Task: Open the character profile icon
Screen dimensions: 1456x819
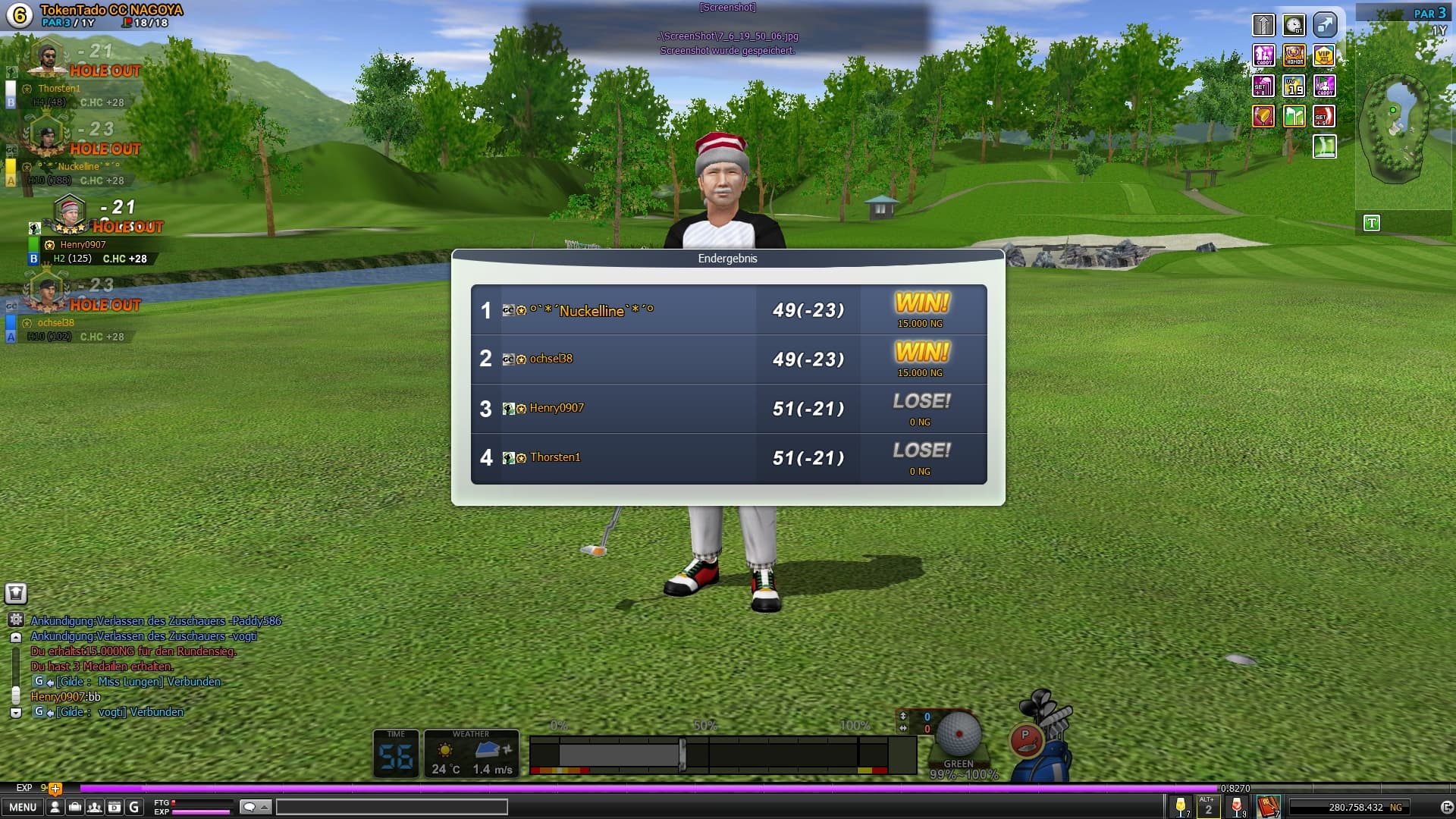Action: click(55, 808)
